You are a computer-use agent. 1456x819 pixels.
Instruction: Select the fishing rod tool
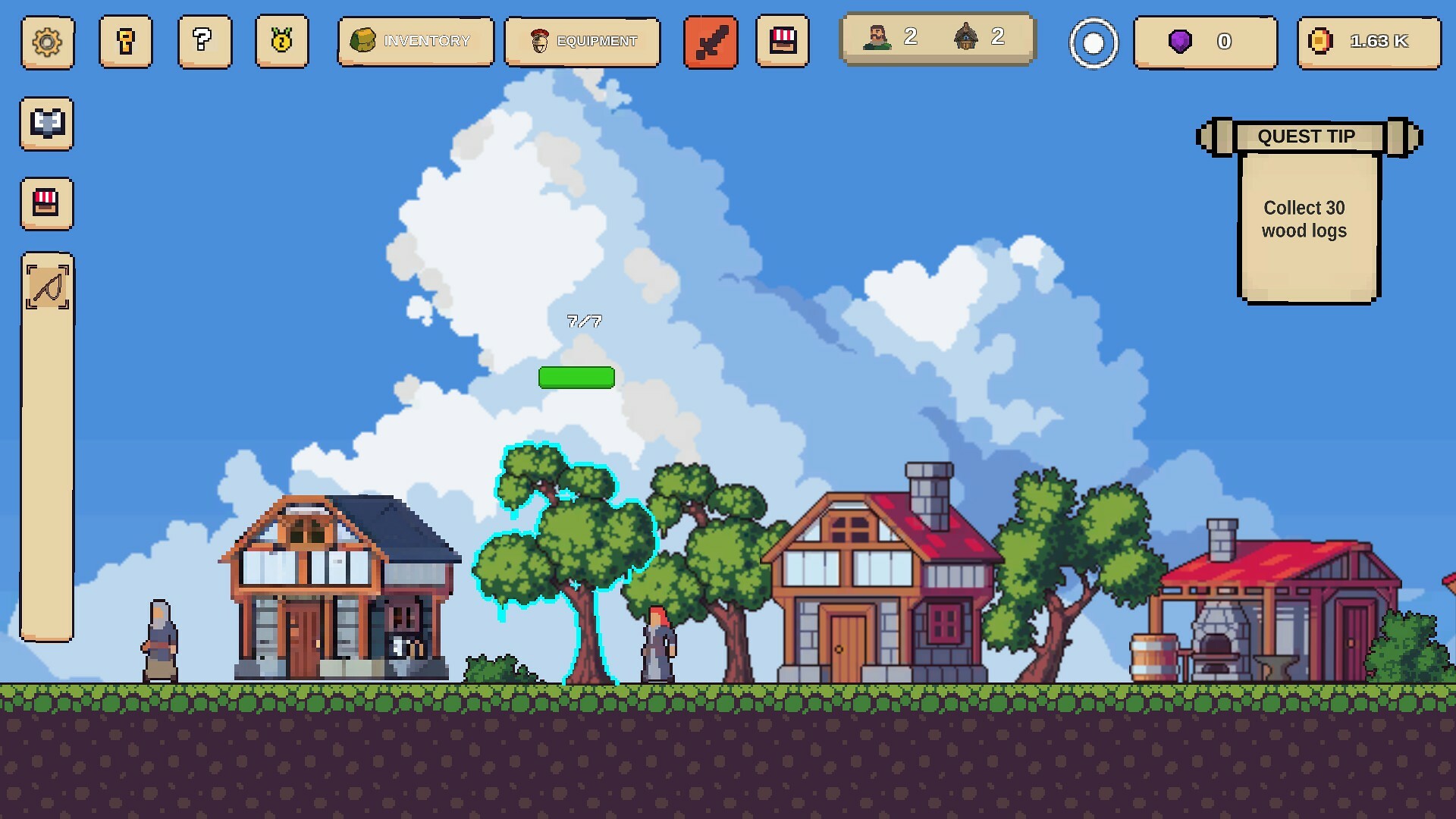coord(46,288)
